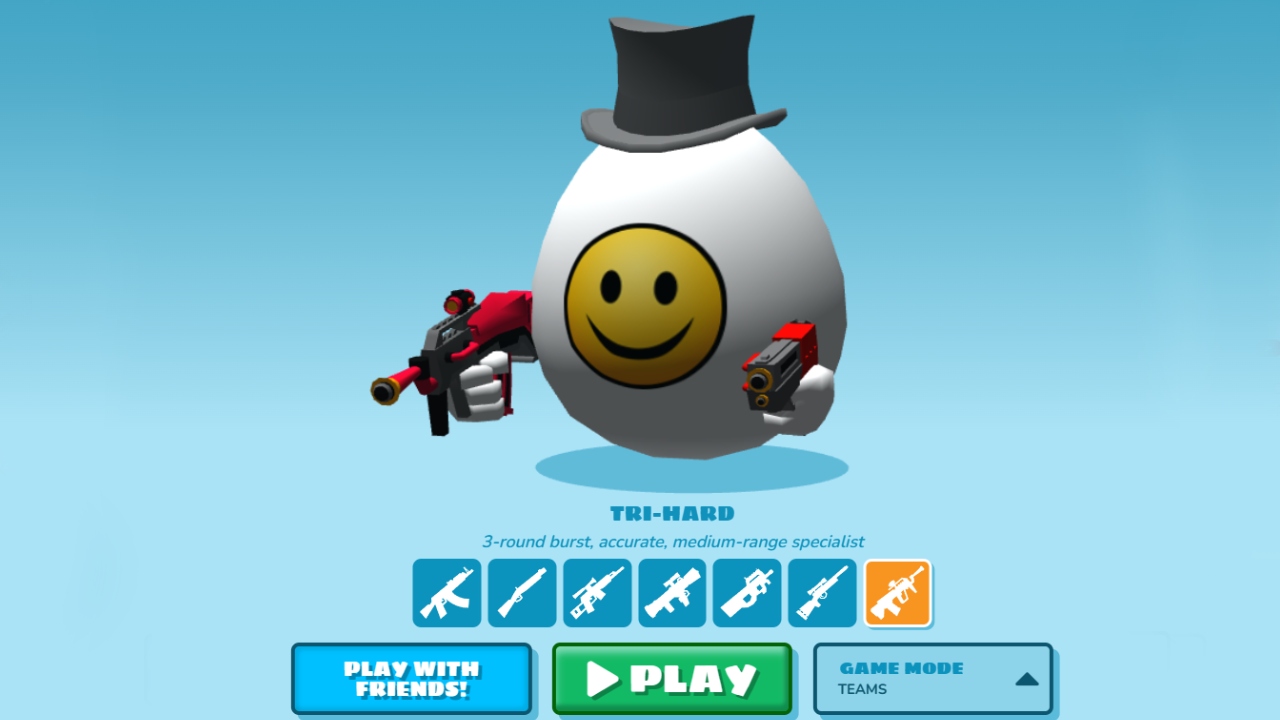Select the shotgun weapon icon
This screenshot has height=720, width=1280.
[521, 592]
